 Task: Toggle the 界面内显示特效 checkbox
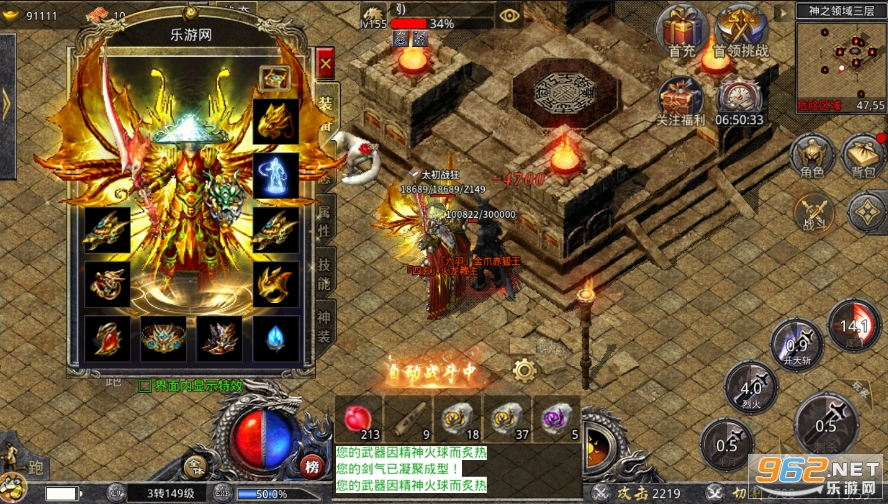tap(145, 383)
